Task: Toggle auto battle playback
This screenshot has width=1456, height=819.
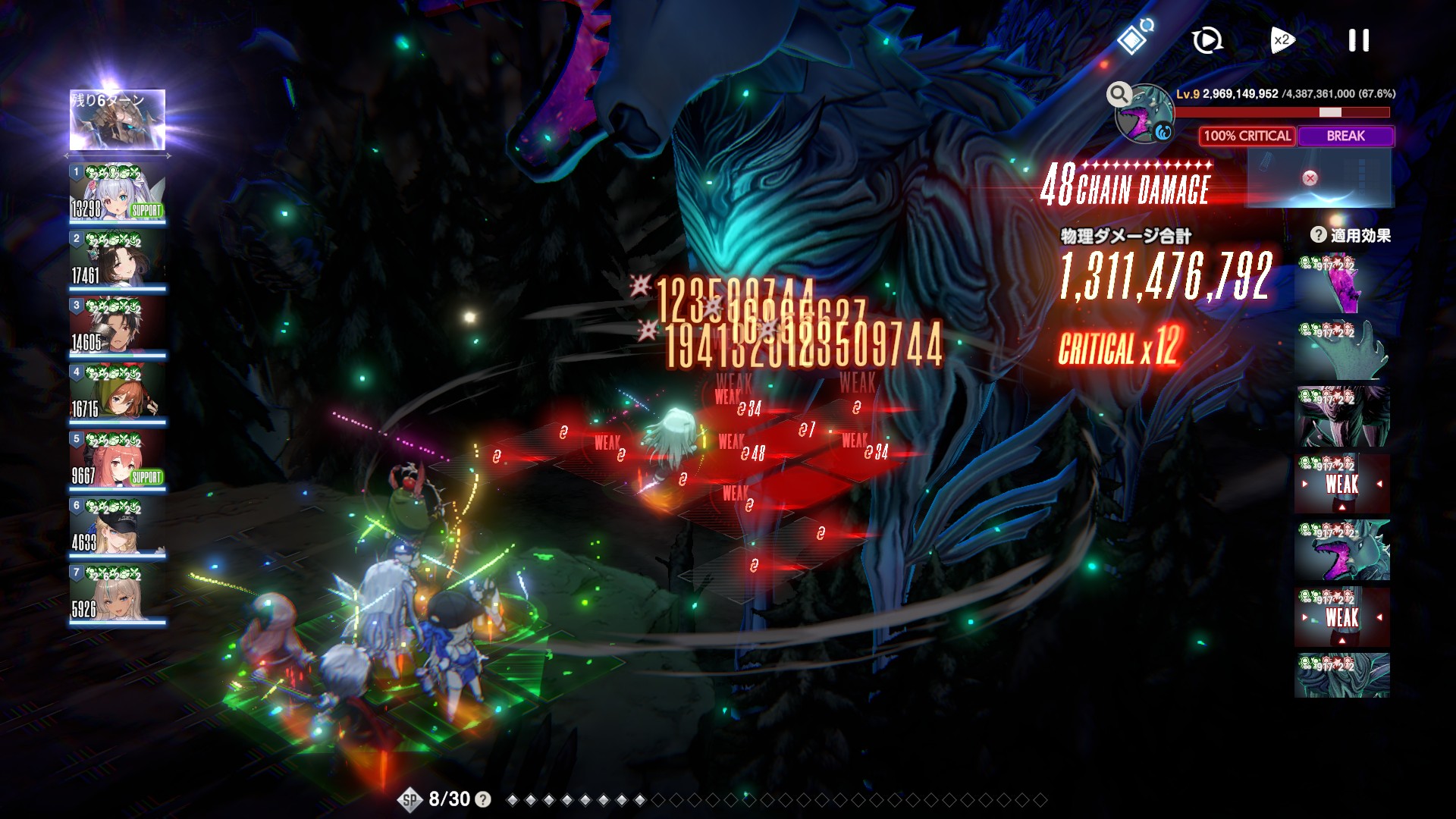Action: [x=1207, y=40]
